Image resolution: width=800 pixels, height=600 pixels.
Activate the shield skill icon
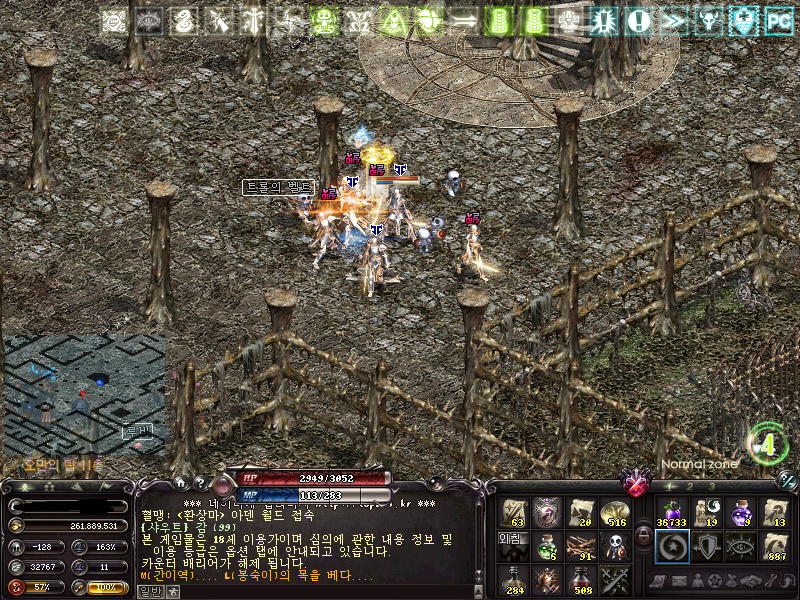(x=705, y=546)
